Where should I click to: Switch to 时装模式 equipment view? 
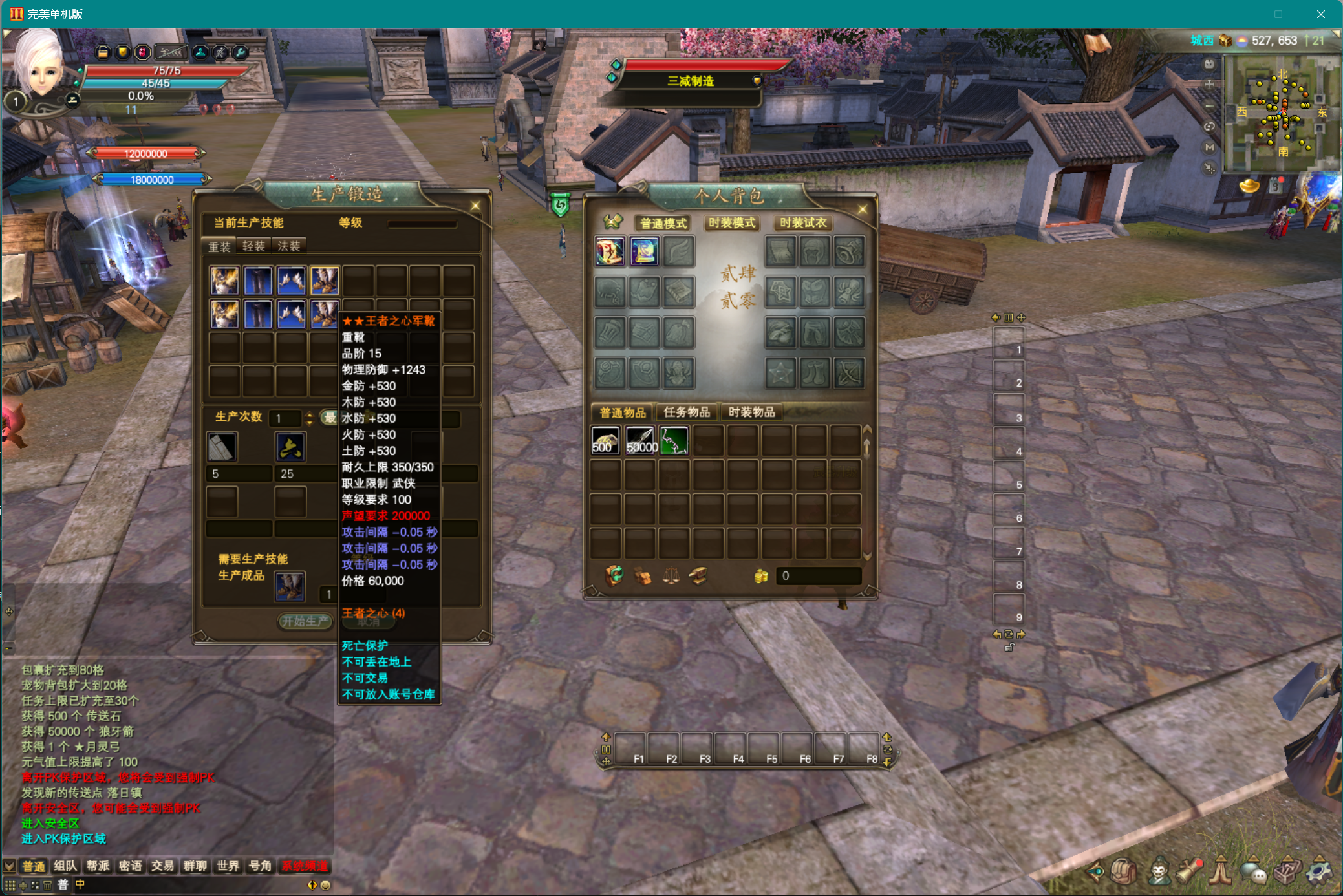click(731, 223)
